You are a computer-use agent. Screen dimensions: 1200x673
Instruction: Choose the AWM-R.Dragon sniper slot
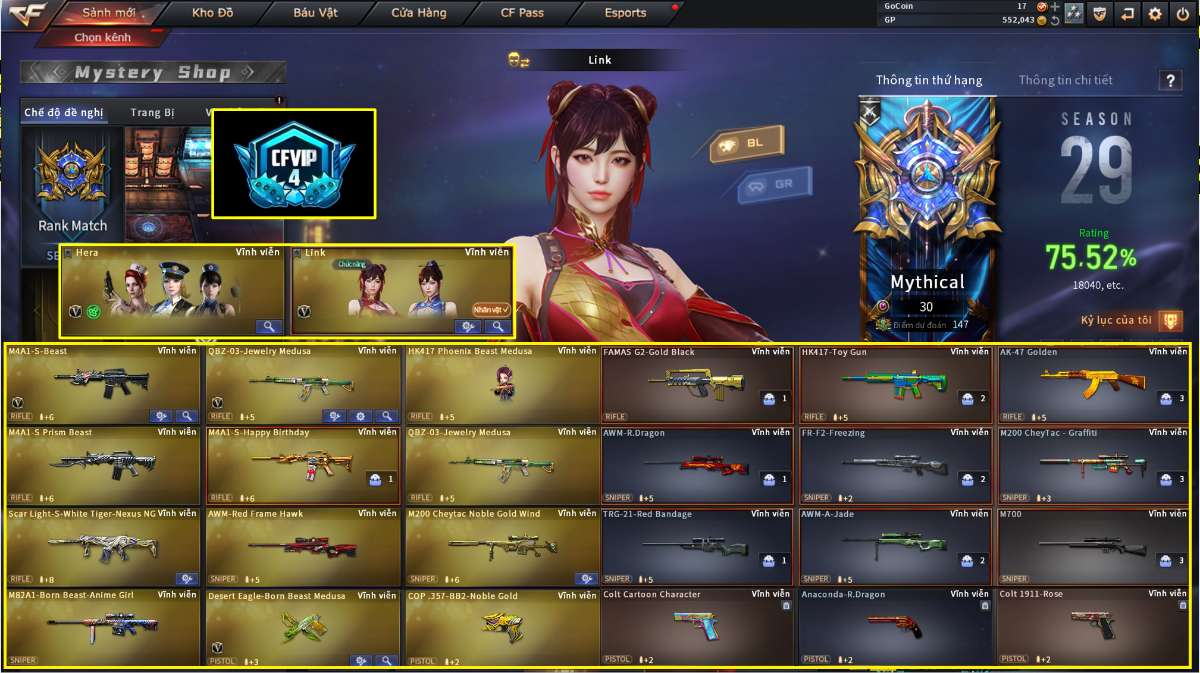[x=698, y=466]
